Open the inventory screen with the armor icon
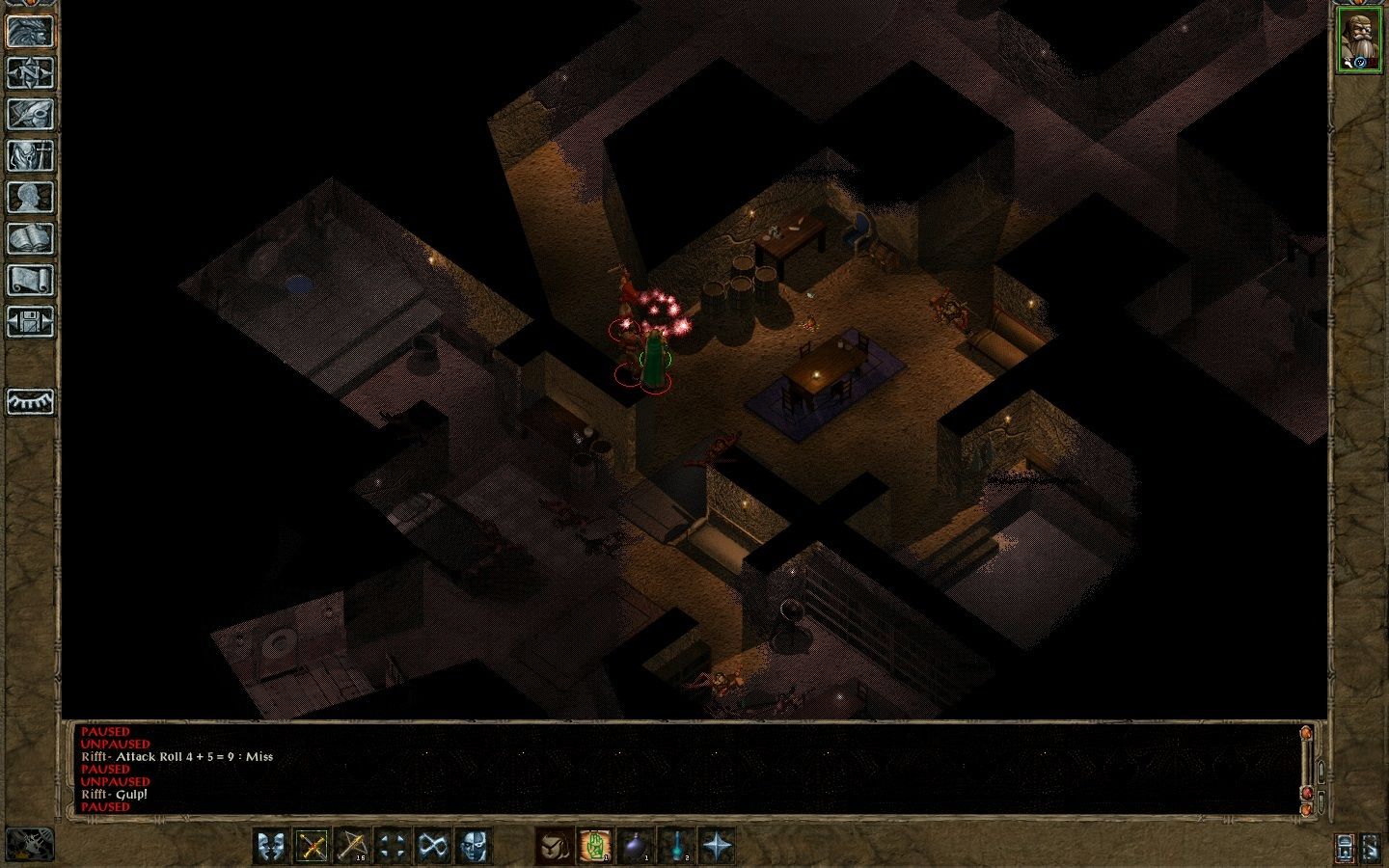 pyautogui.click(x=30, y=155)
